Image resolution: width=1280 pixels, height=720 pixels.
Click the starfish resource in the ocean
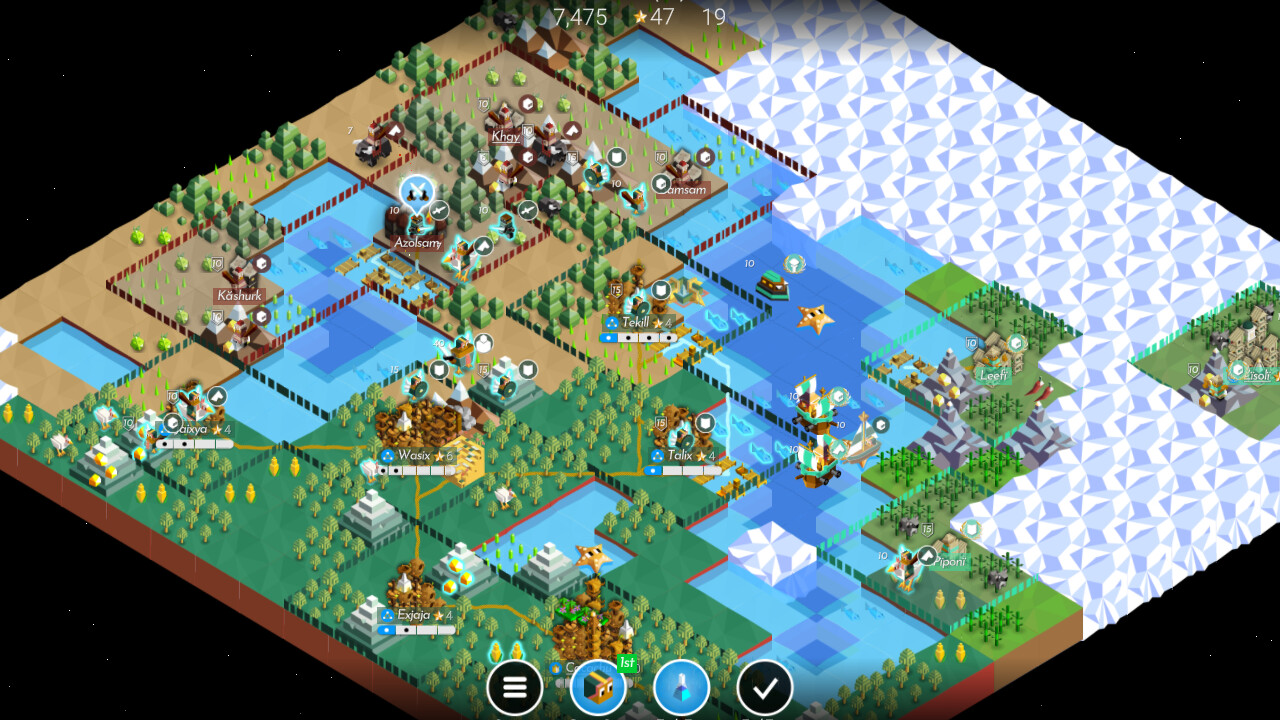coord(816,320)
